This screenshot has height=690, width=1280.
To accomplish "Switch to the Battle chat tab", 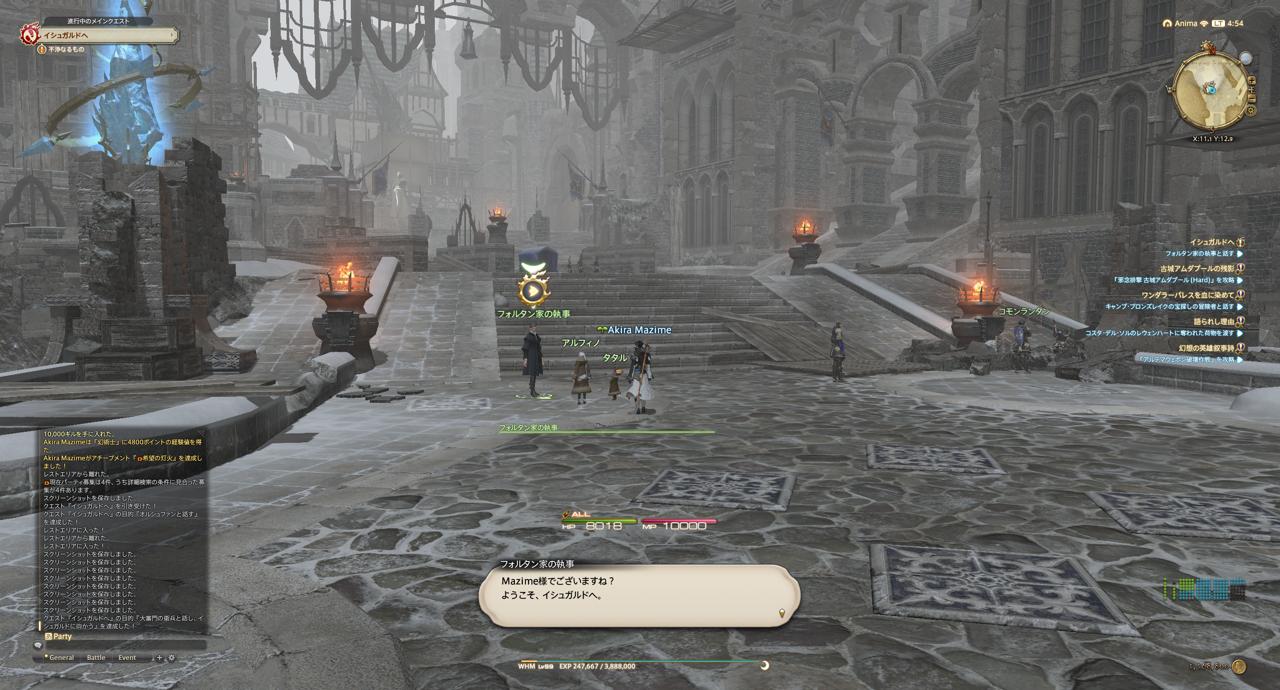I will pyautogui.click(x=96, y=658).
